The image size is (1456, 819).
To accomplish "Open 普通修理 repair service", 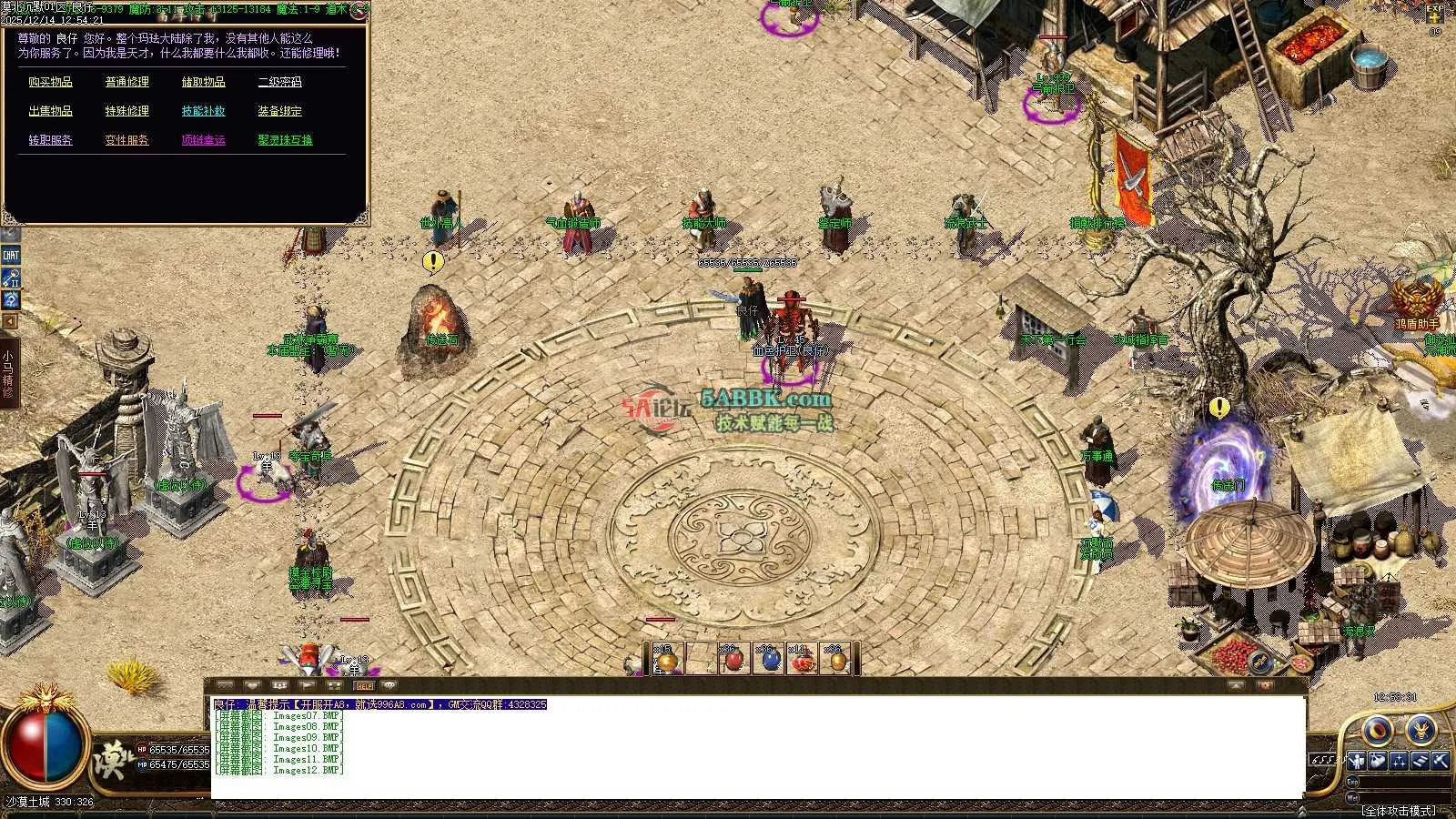I will pyautogui.click(x=126, y=82).
